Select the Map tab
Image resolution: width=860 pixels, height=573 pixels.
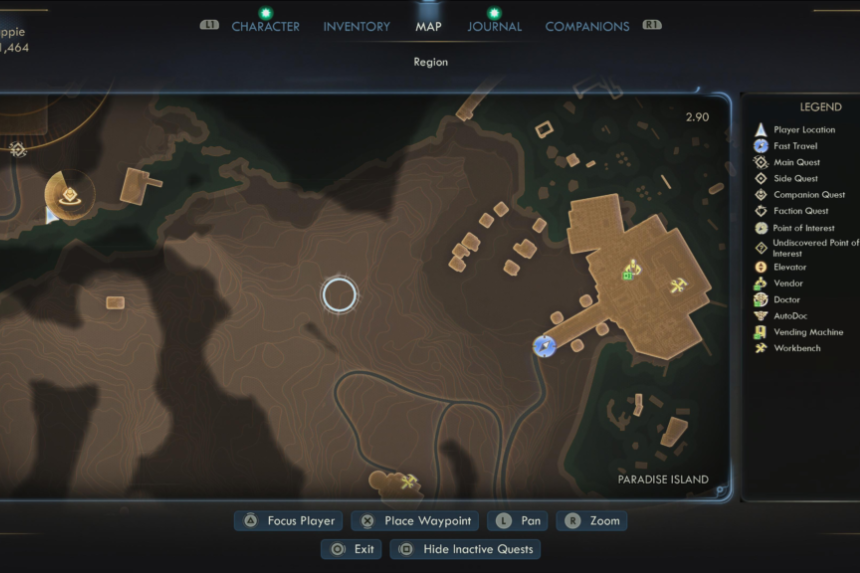click(x=428, y=26)
